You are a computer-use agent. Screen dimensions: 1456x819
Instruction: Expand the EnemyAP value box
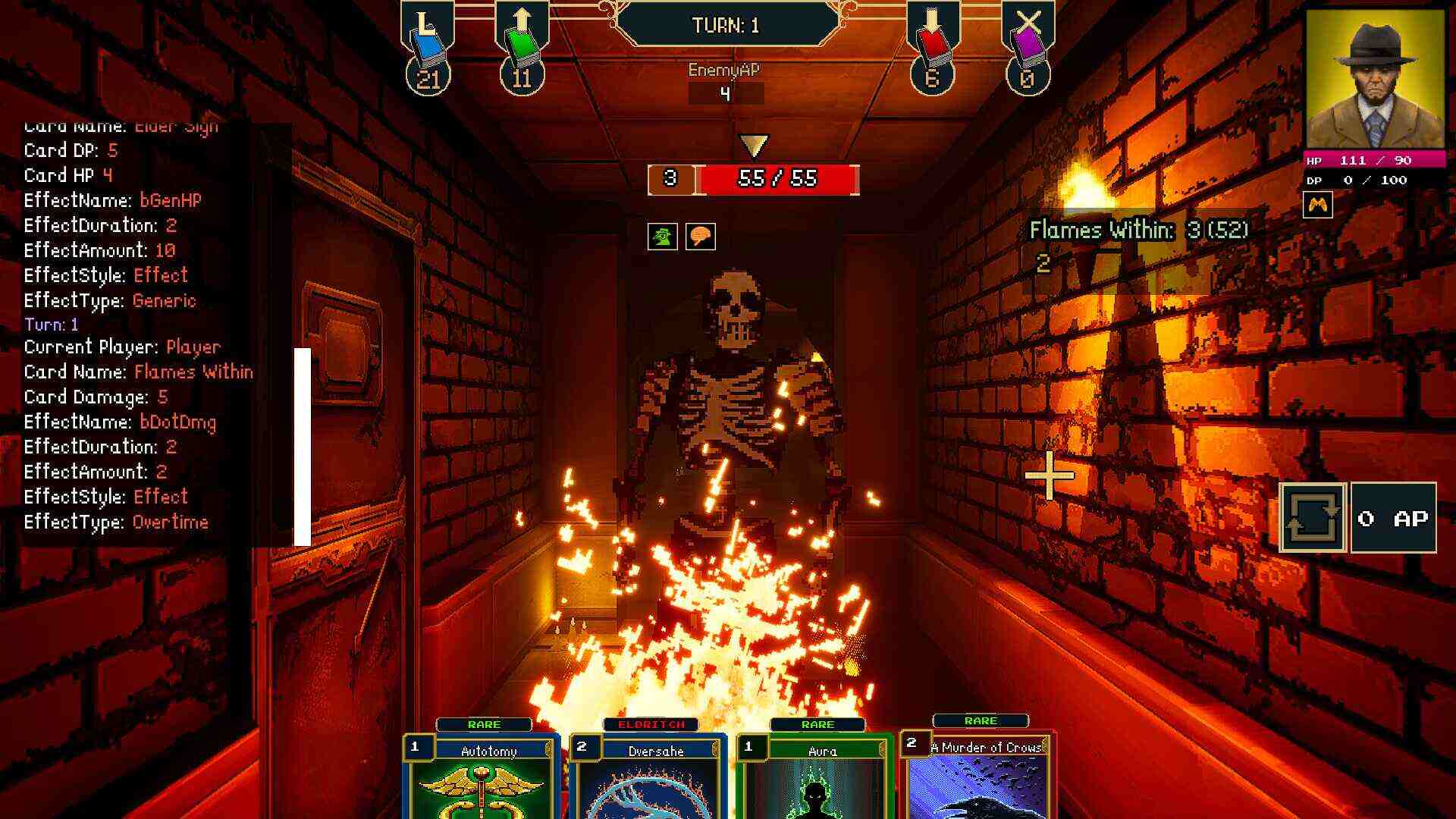(x=726, y=91)
